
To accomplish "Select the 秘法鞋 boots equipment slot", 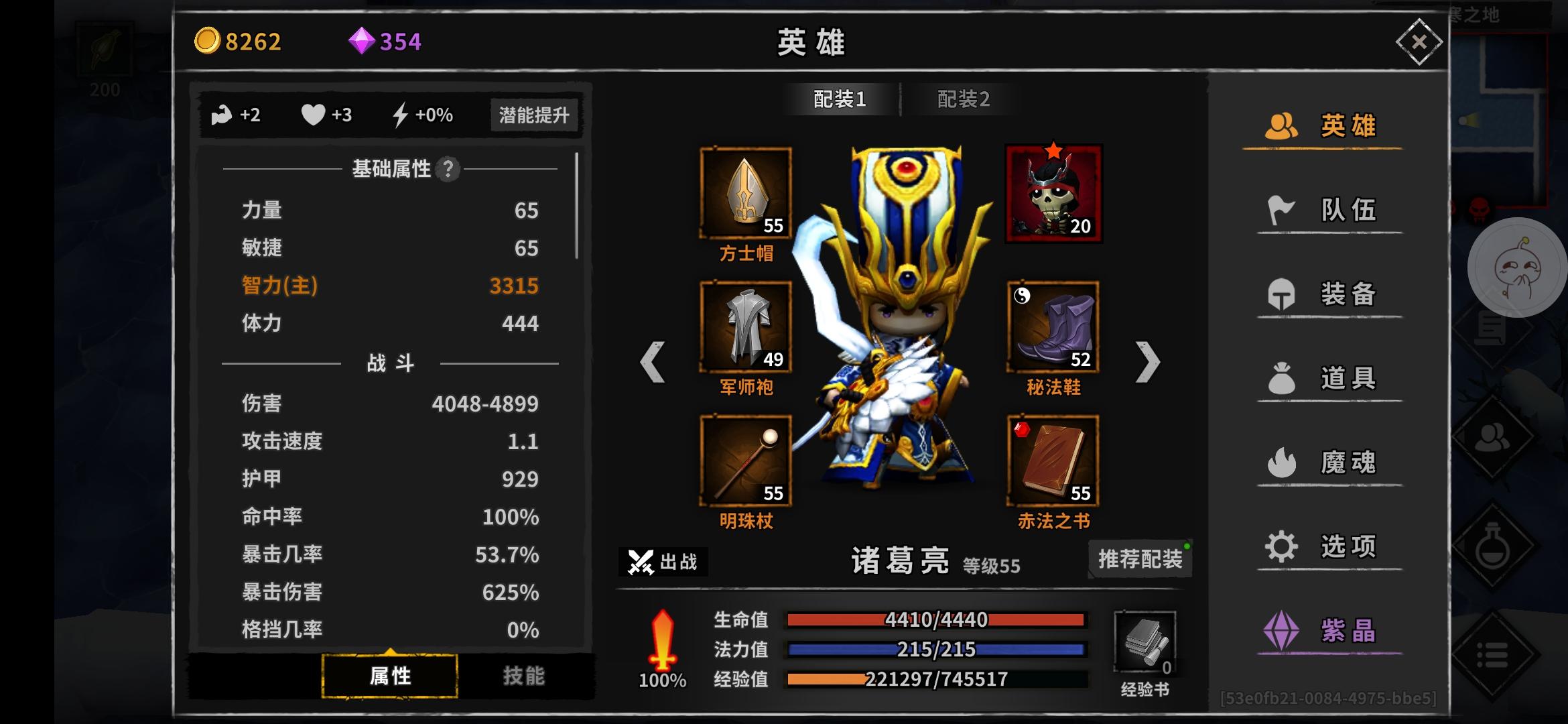I will point(1053,326).
